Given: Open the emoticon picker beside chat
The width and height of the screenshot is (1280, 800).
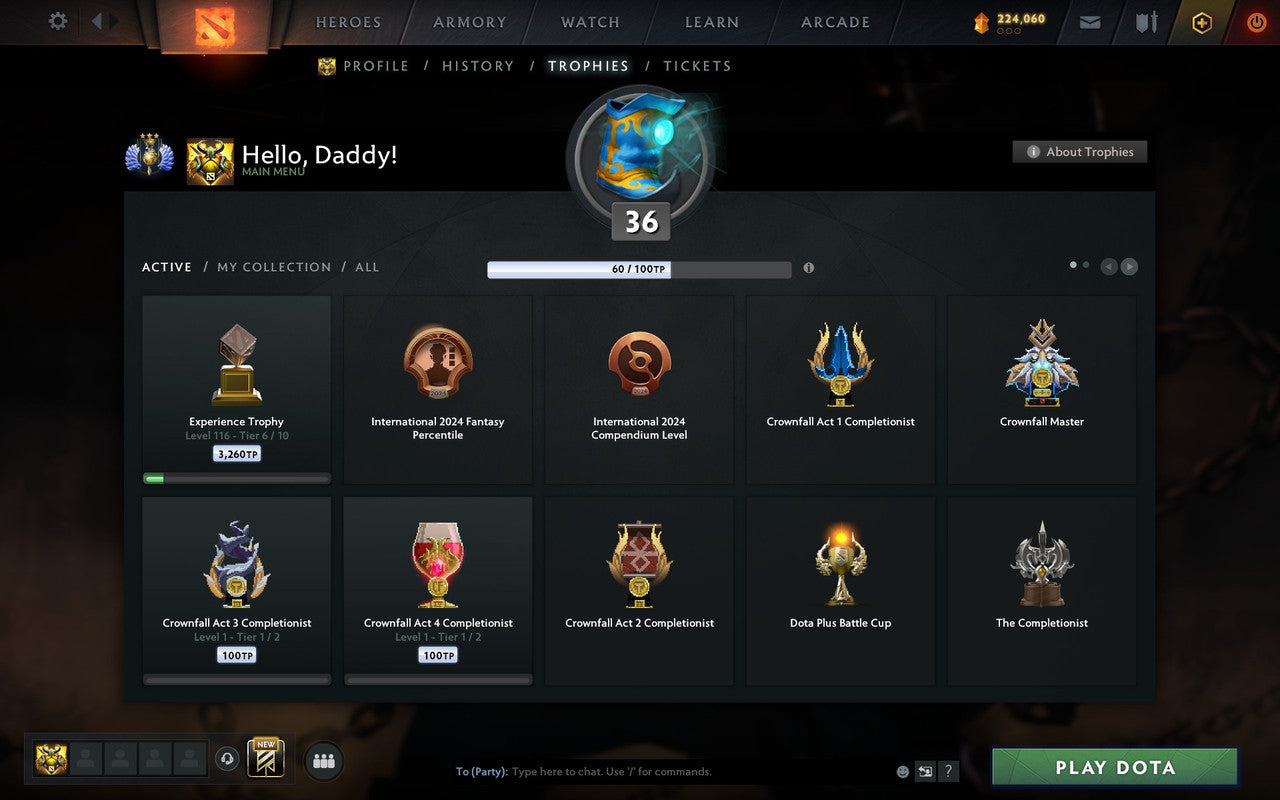Looking at the screenshot, I should (903, 771).
